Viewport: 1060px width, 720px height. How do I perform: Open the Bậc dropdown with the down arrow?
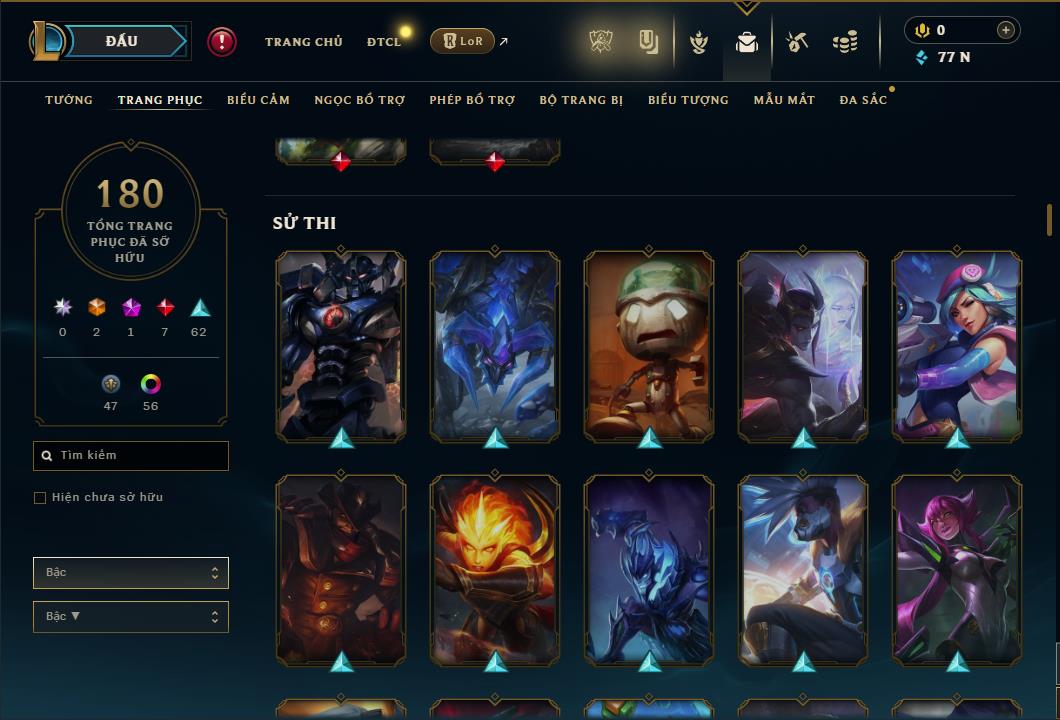(x=131, y=617)
